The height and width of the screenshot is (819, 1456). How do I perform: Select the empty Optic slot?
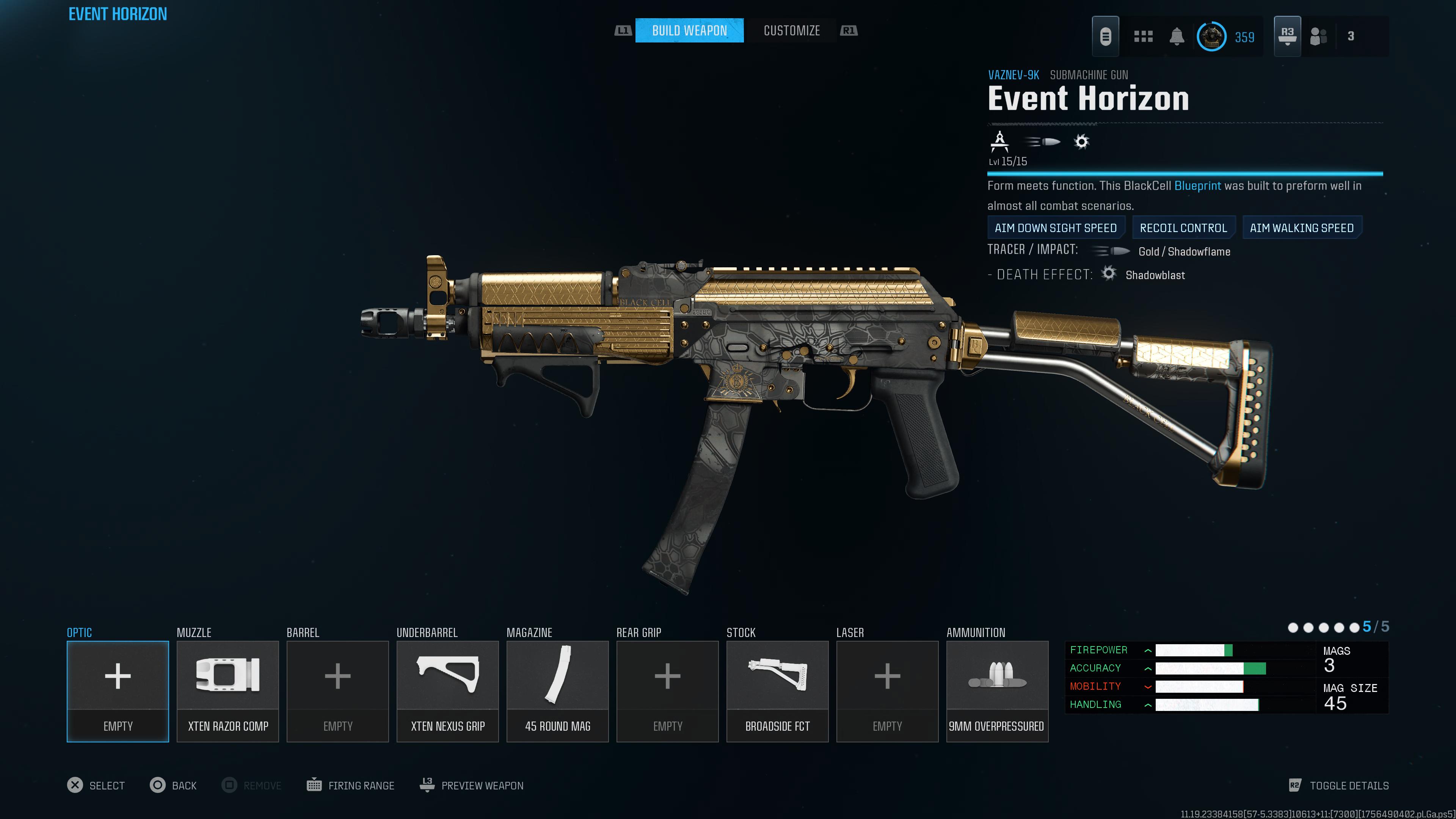[x=118, y=691]
